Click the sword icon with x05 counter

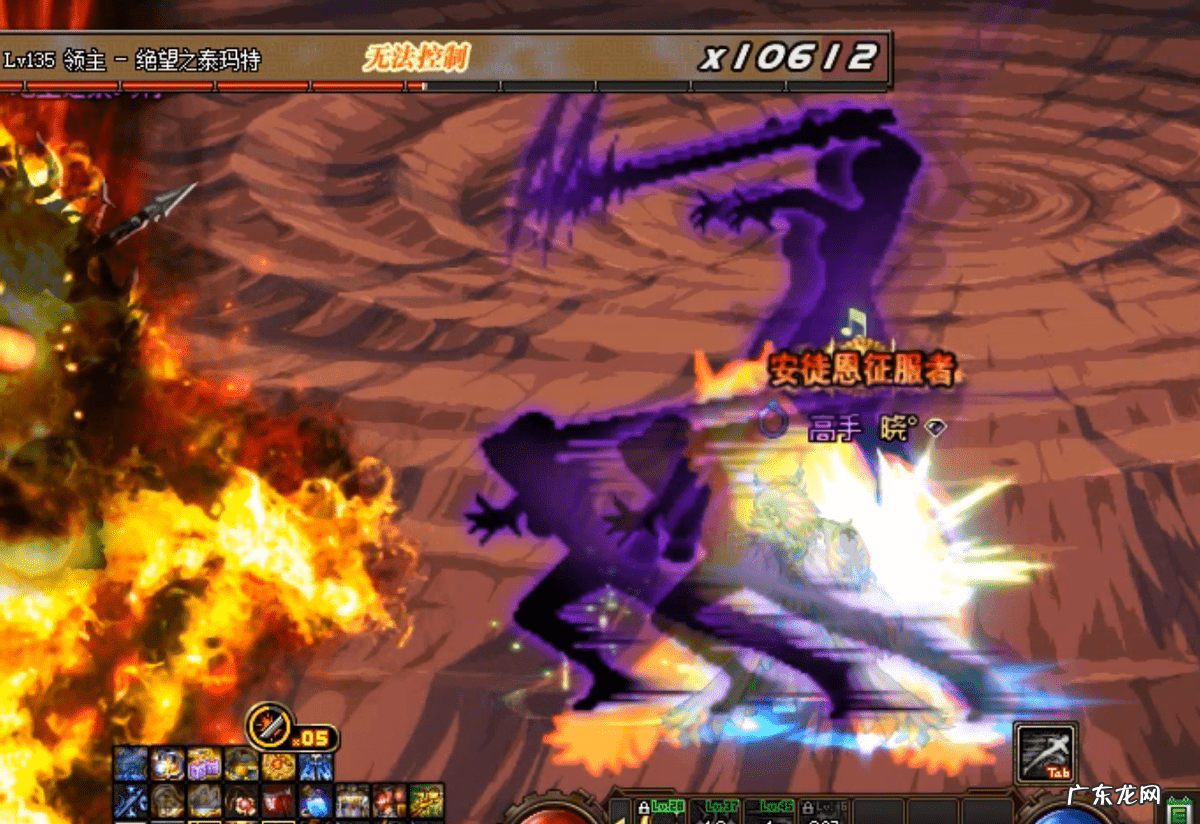point(270,725)
